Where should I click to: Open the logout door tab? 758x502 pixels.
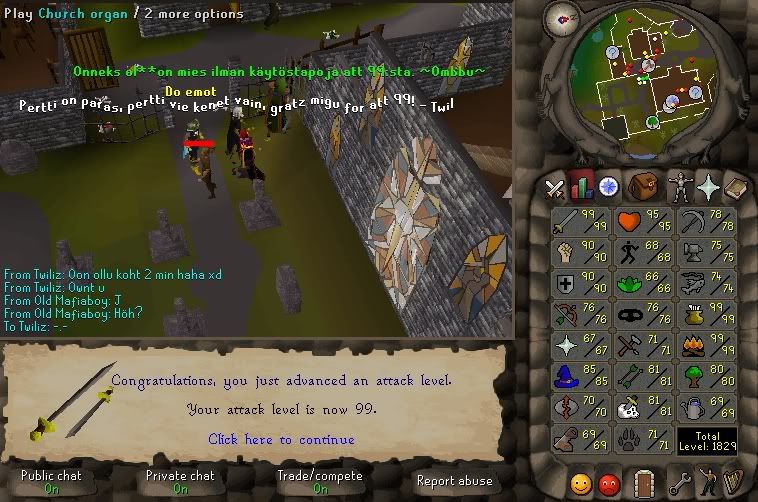(643, 484)
